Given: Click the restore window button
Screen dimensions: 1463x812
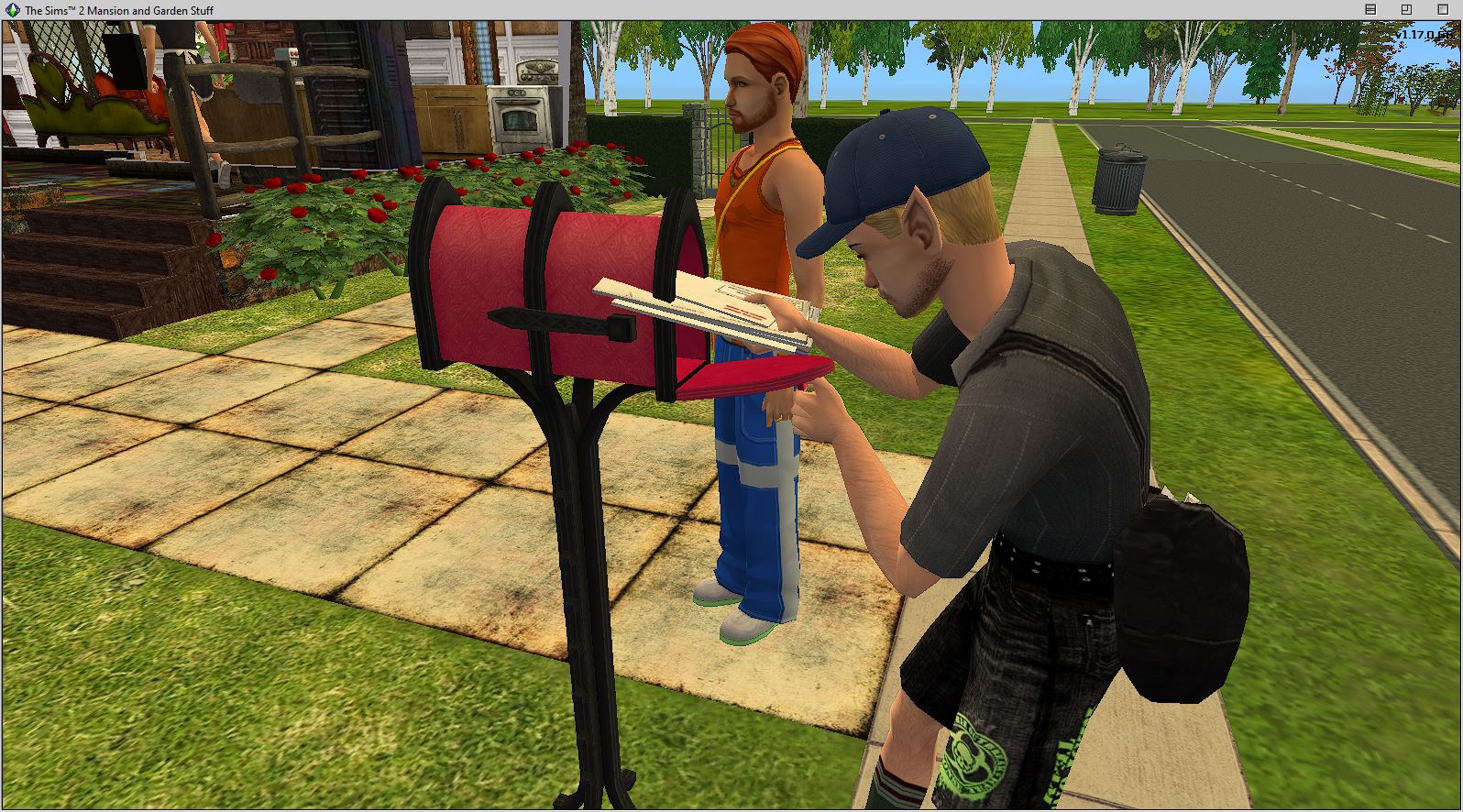Looking at the screenshot, I should pos(1405,8).
